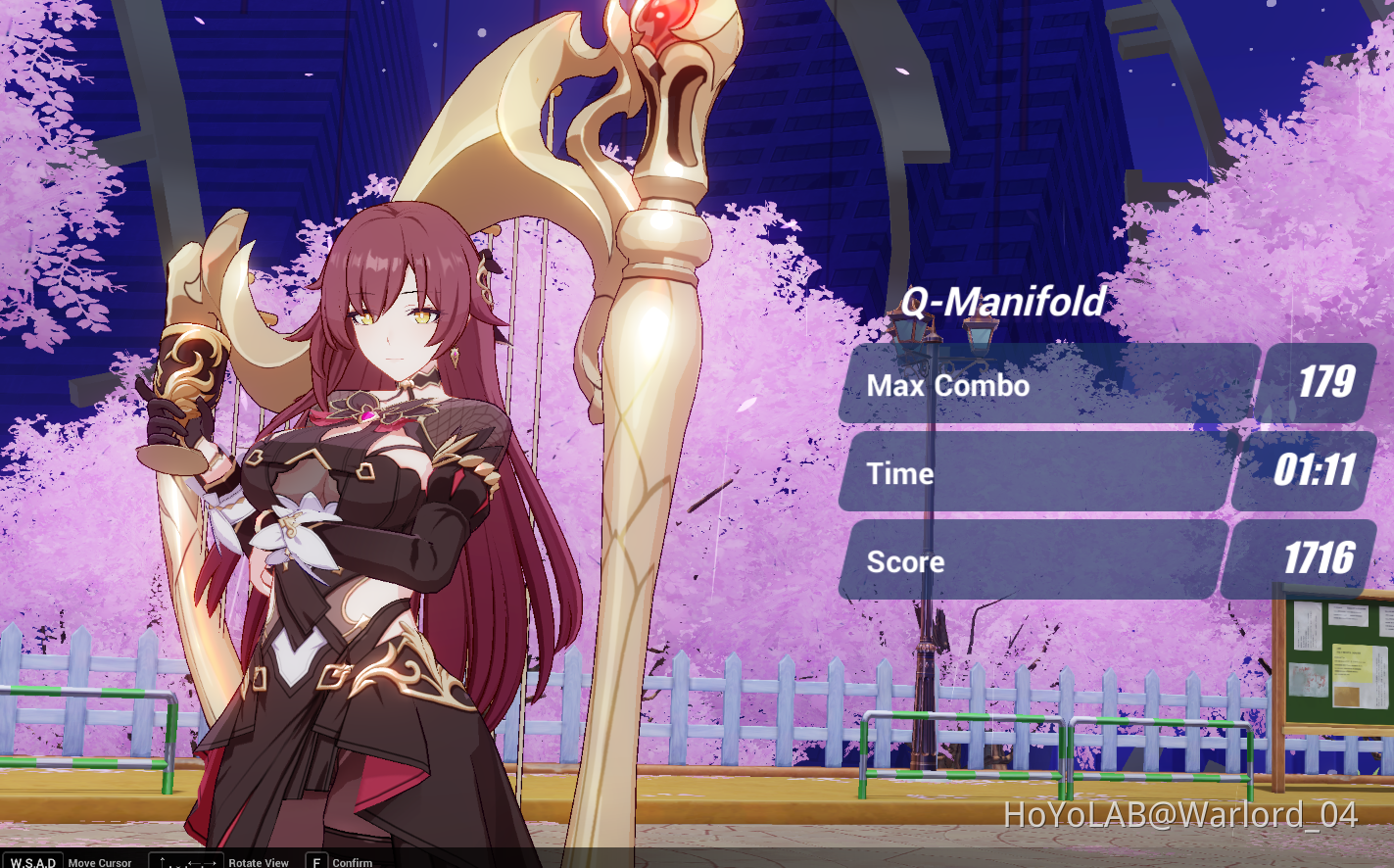Open the Move Cursor control label
Screen dimensions: 1394x868
pos(101,862)
